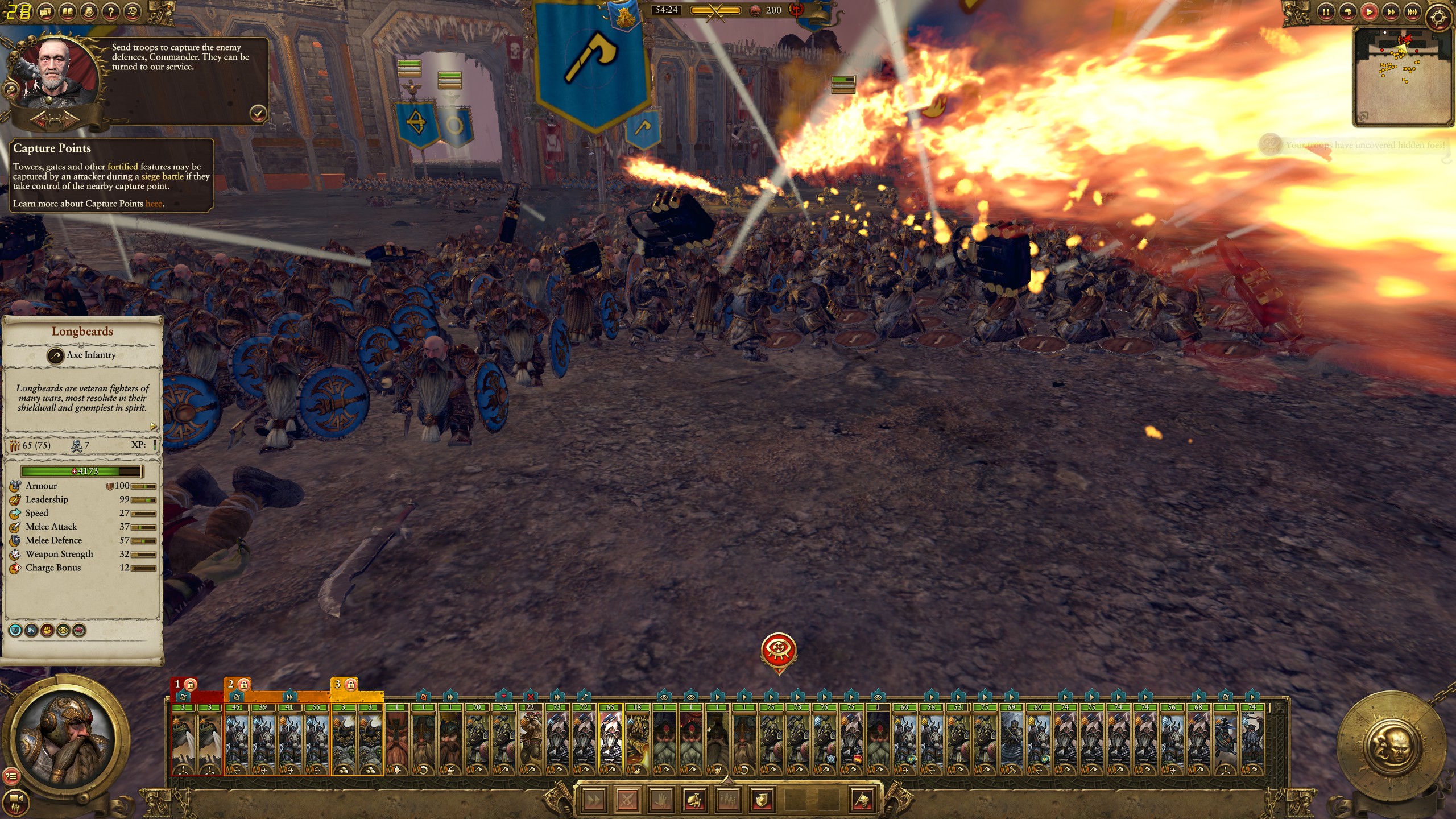Set battle to double fast-forward speed
Screen dimensions: 1456x819
[x=1391, y=11]
